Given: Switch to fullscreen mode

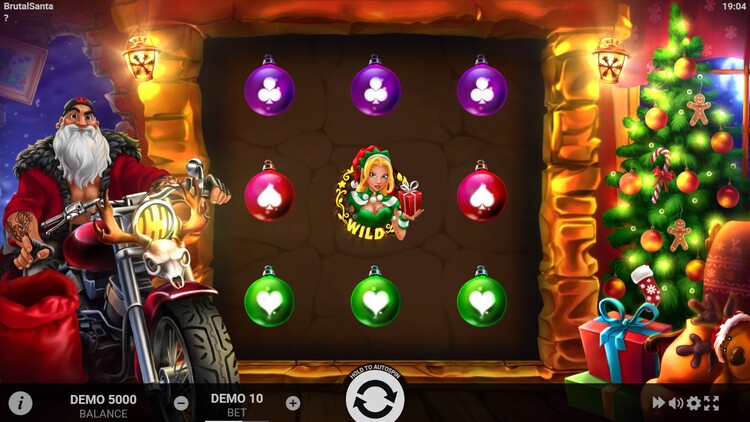Looking at the screenshot, I should [711, 403].
